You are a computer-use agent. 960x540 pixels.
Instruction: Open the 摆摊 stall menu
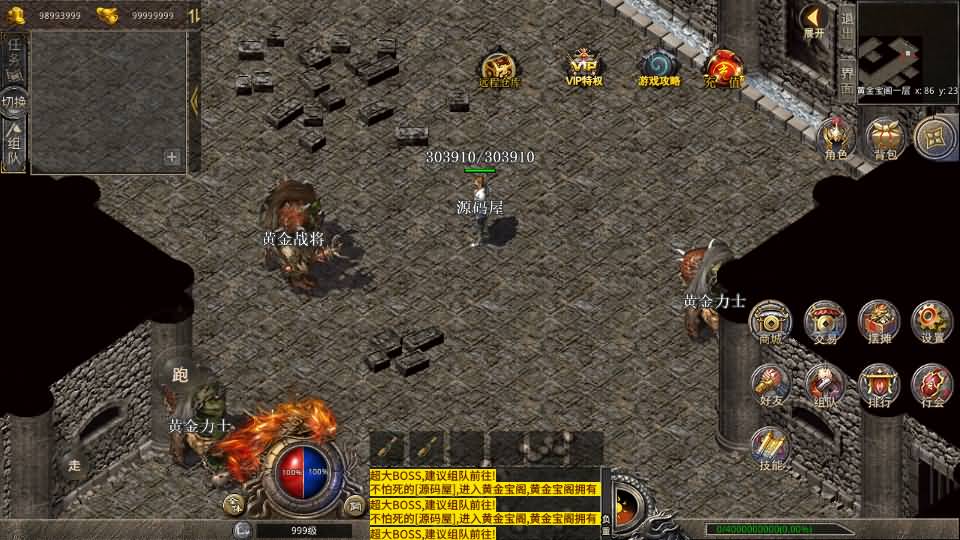tap(879, 322)
